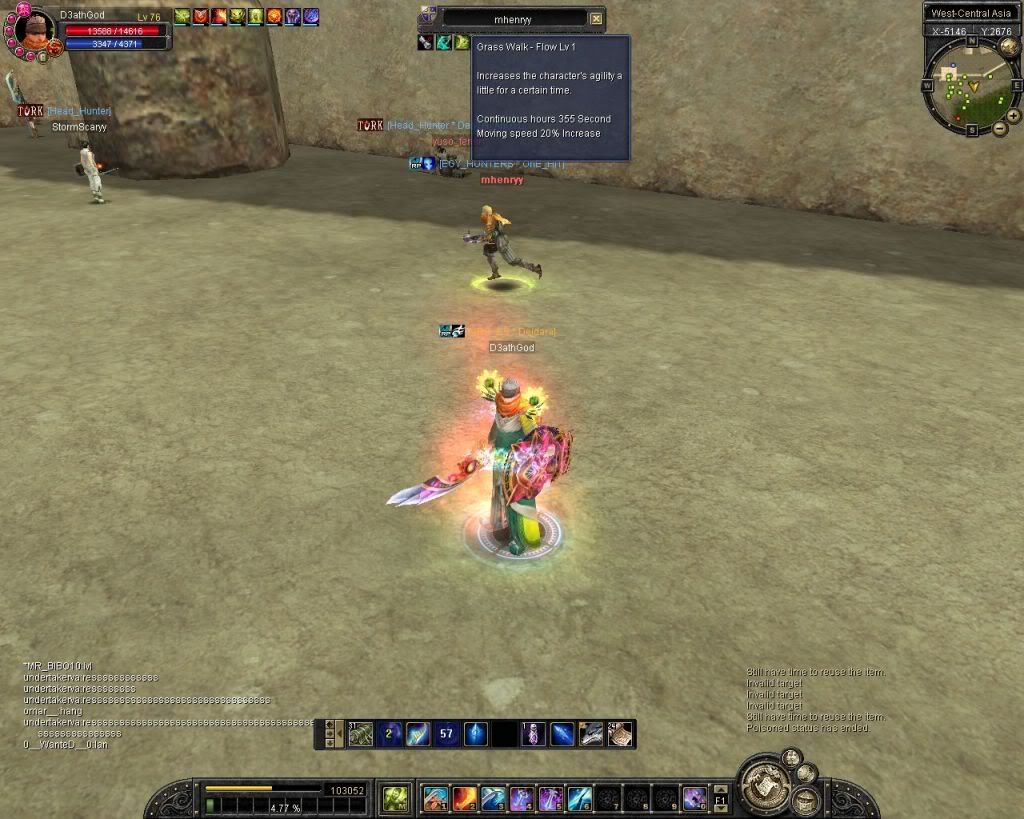This screenshot has width=1024, height=819.
Task: Trigger the skill in hotkey slot 3
Action: (x=494, y=799)
